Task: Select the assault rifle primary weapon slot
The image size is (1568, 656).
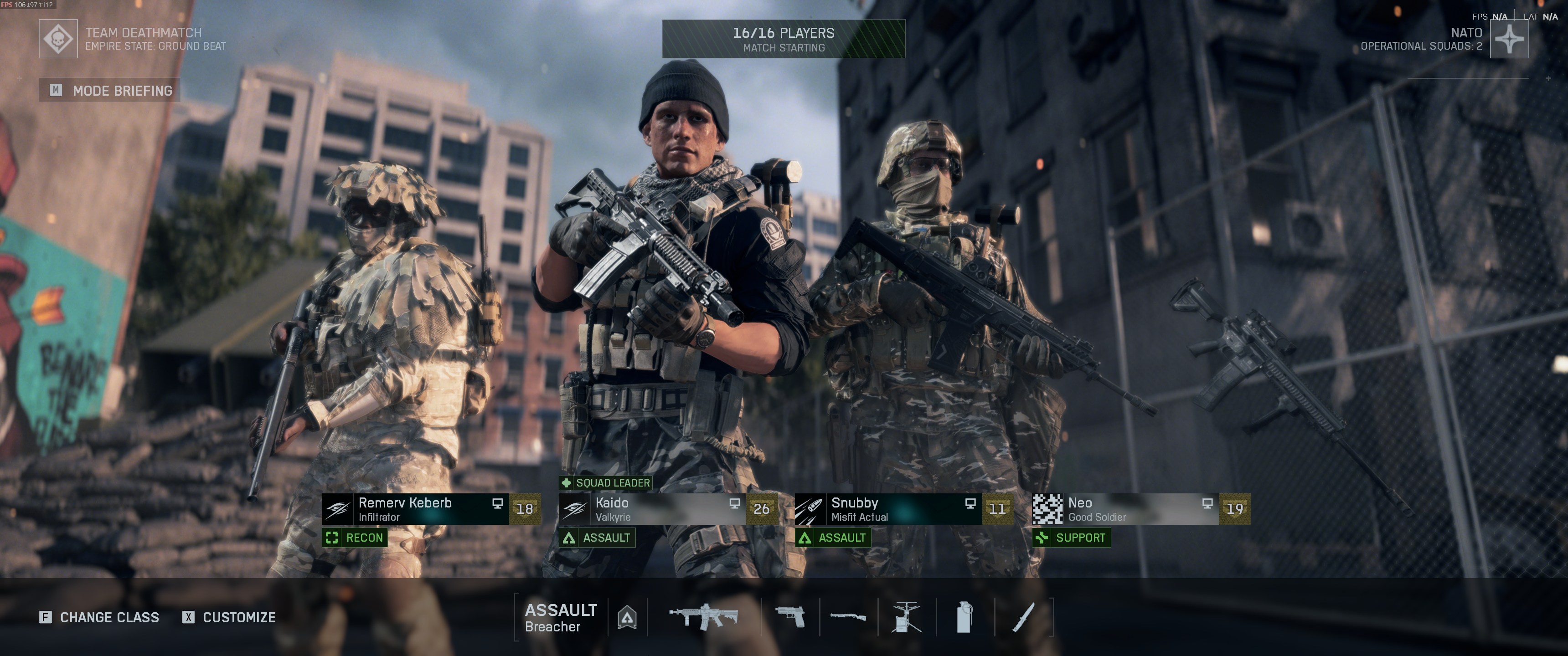Action: point(704,617)
